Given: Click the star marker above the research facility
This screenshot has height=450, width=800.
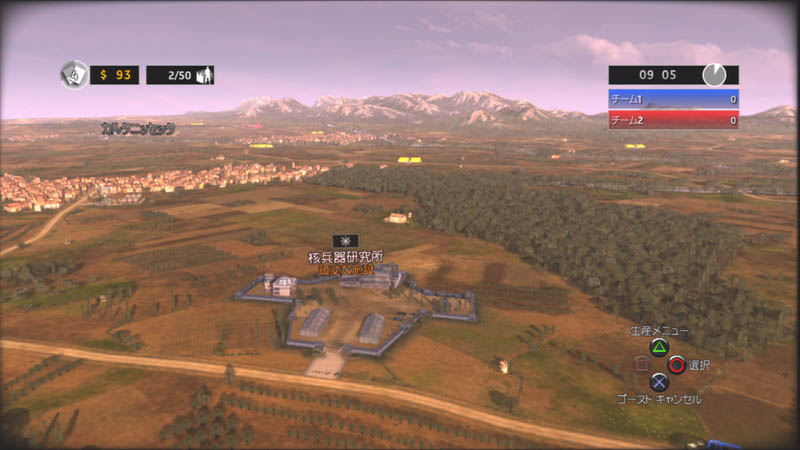Looking at the screenshot, I should (x=345, y=241).
